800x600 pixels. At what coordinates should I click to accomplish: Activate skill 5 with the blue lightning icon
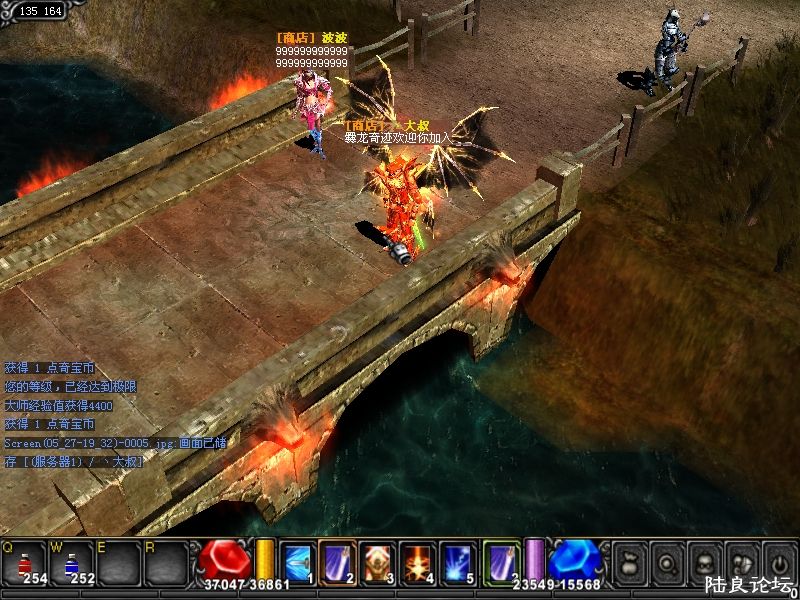click(458, 561)
